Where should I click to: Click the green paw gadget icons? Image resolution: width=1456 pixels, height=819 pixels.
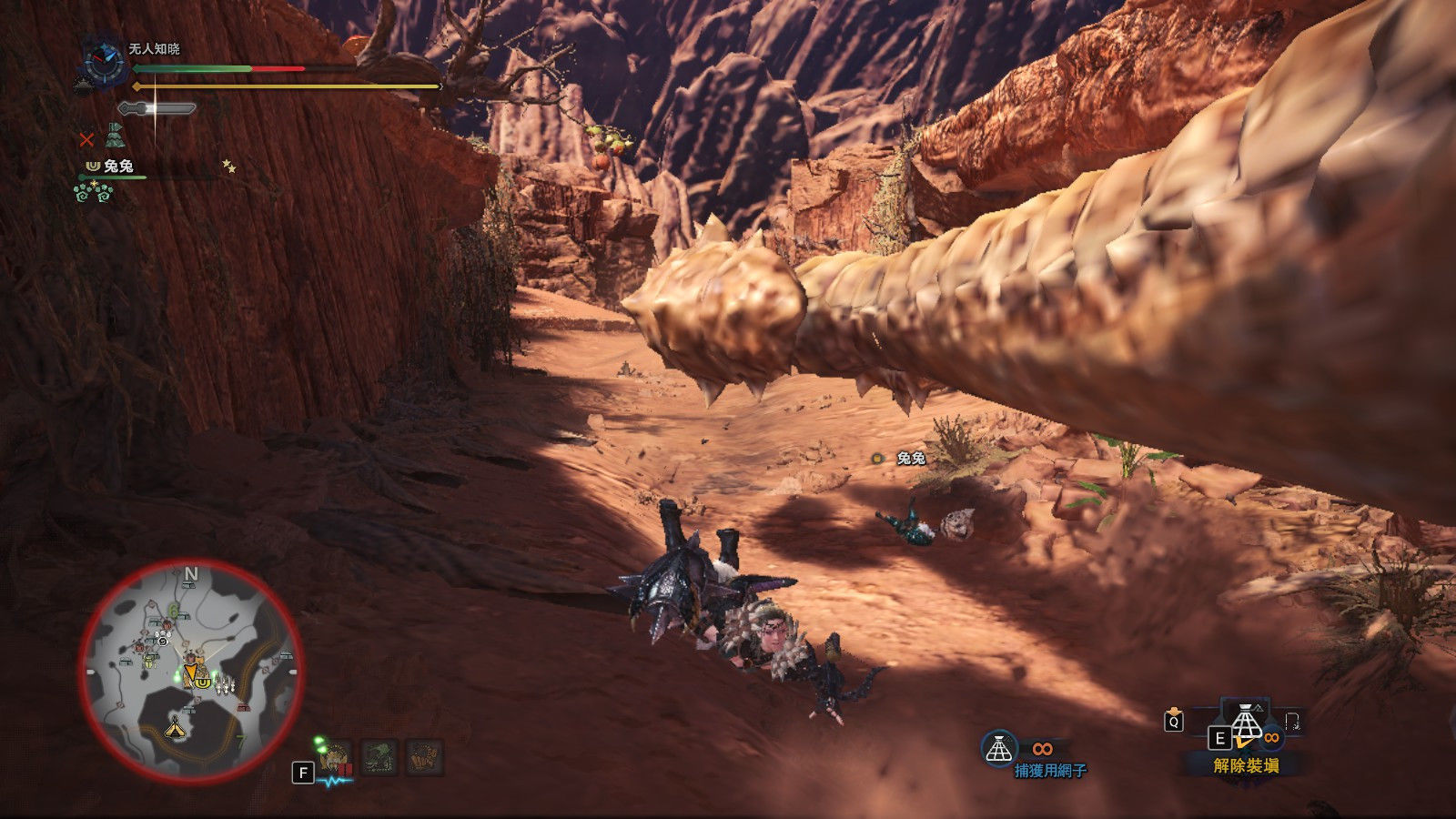(93, 192)
